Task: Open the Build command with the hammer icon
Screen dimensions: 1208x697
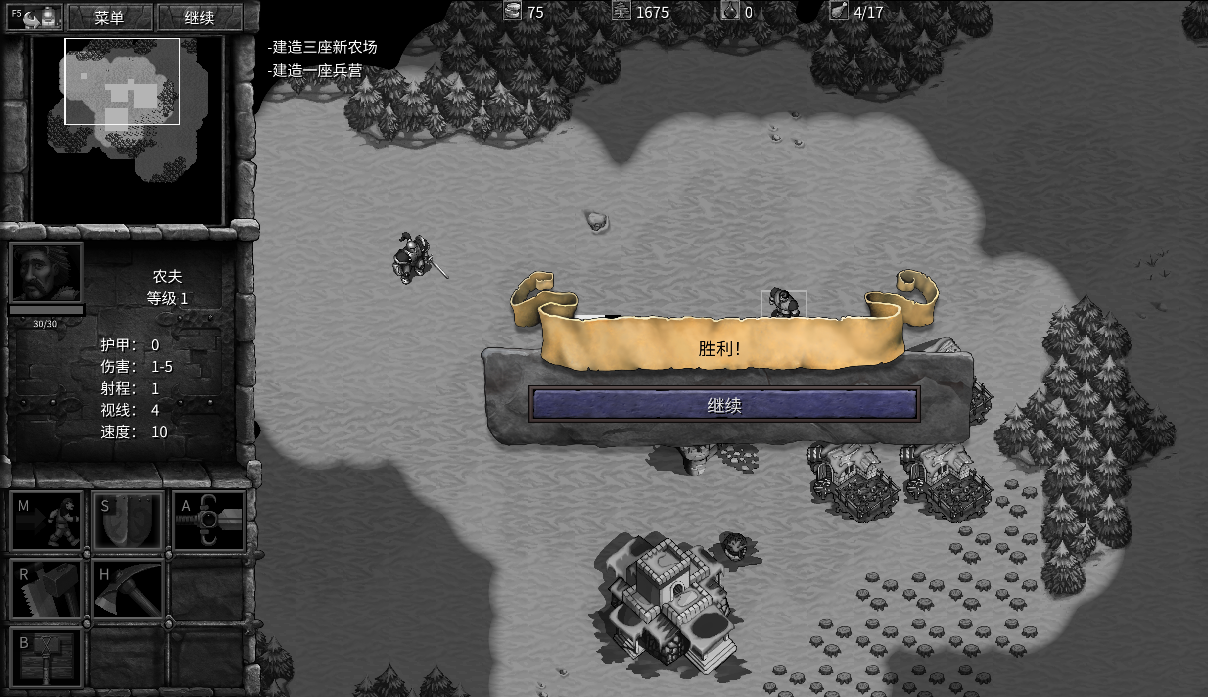Action: 46,656
